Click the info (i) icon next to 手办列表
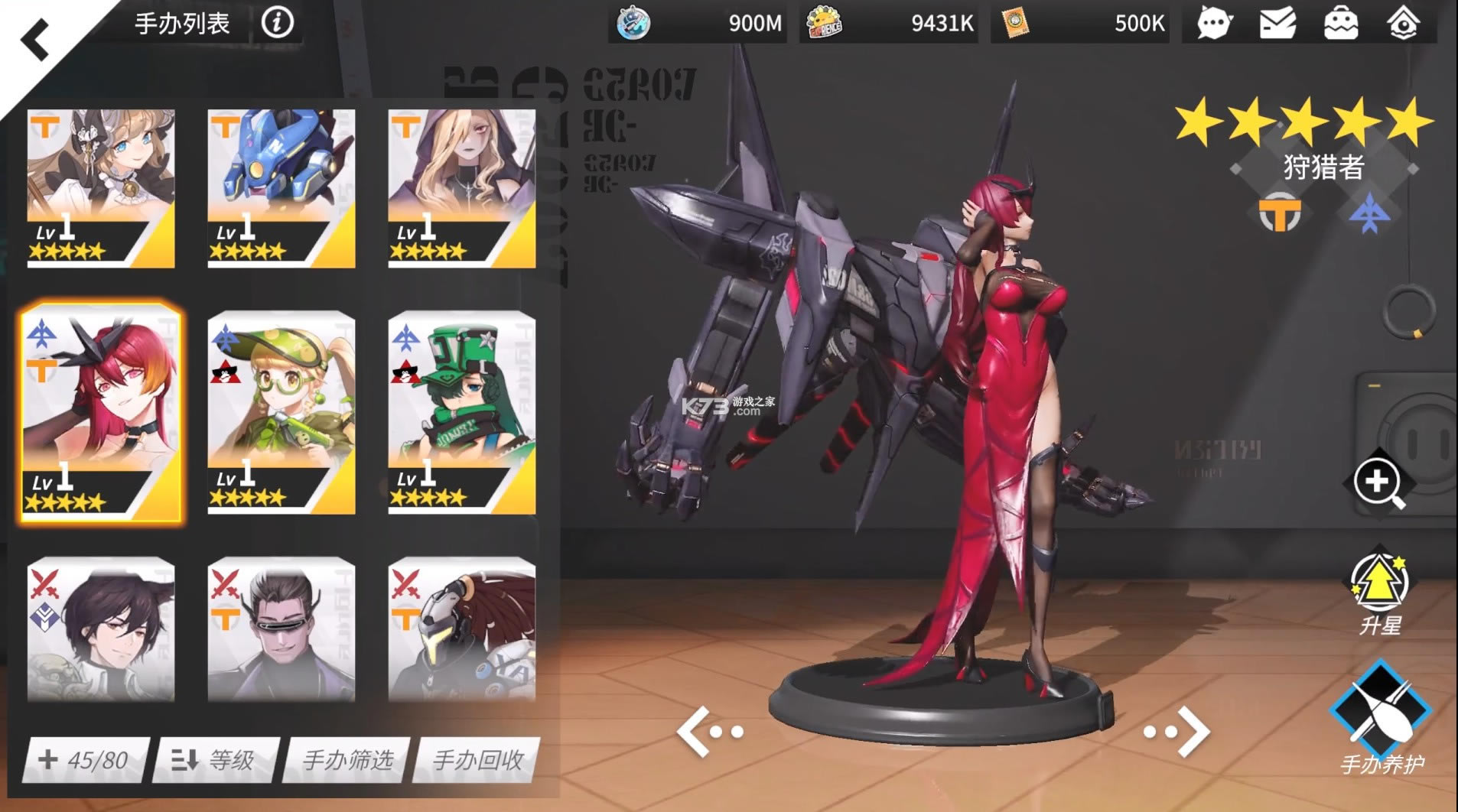The image size is (1458, 812). coord(278,23)
